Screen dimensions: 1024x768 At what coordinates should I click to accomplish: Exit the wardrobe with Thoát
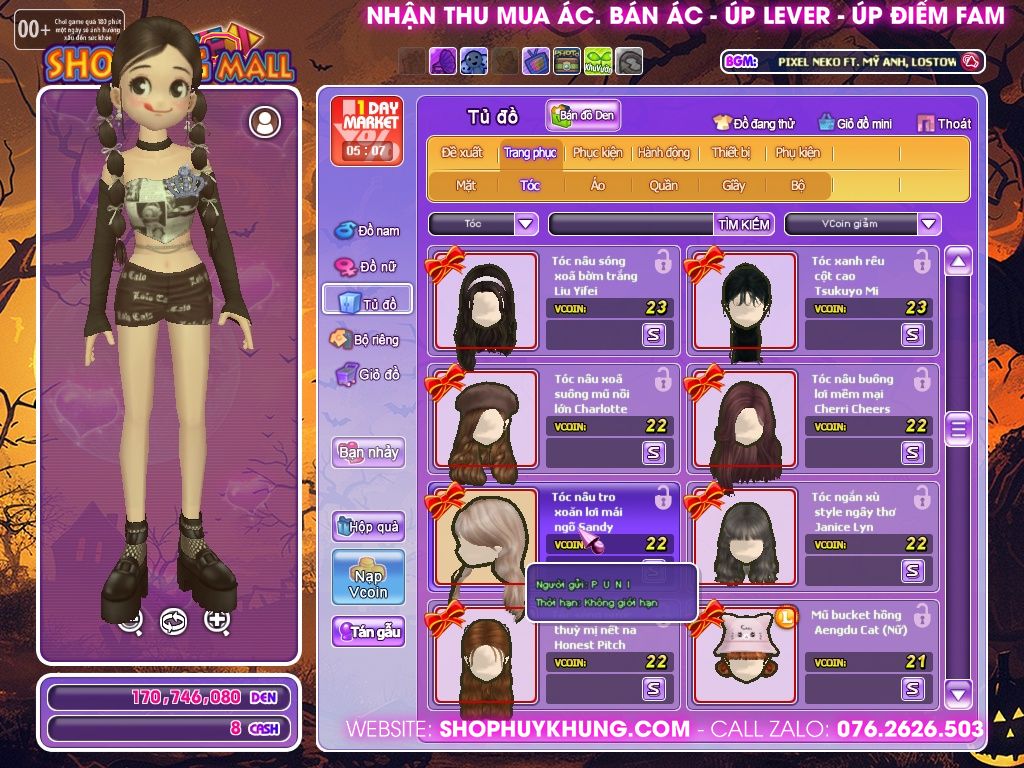click(944, 123)
